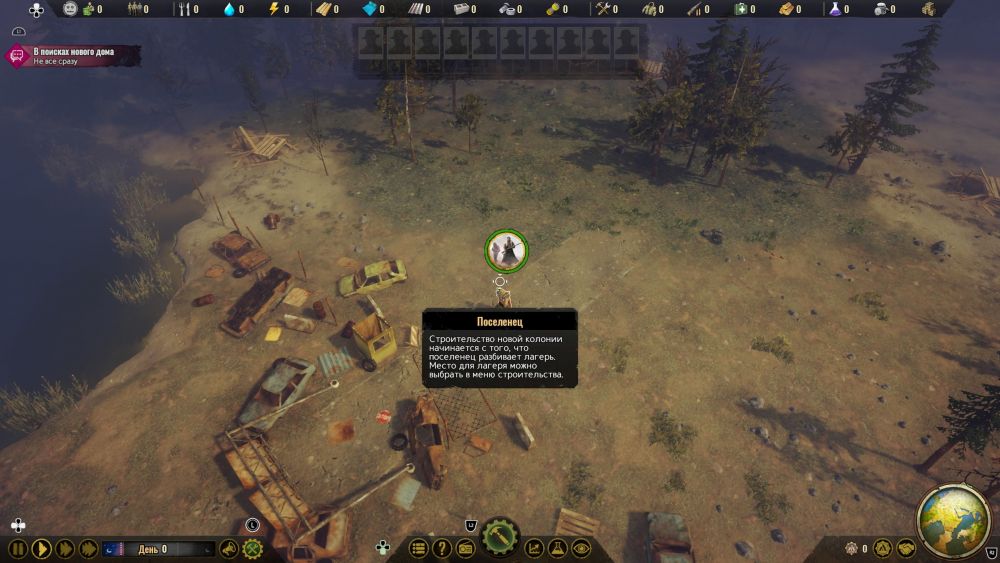The width and height of the screenshot is (1000, 563).
Task: Open the question mark help button
Action: pyautogui.click(x=442, y=548)
